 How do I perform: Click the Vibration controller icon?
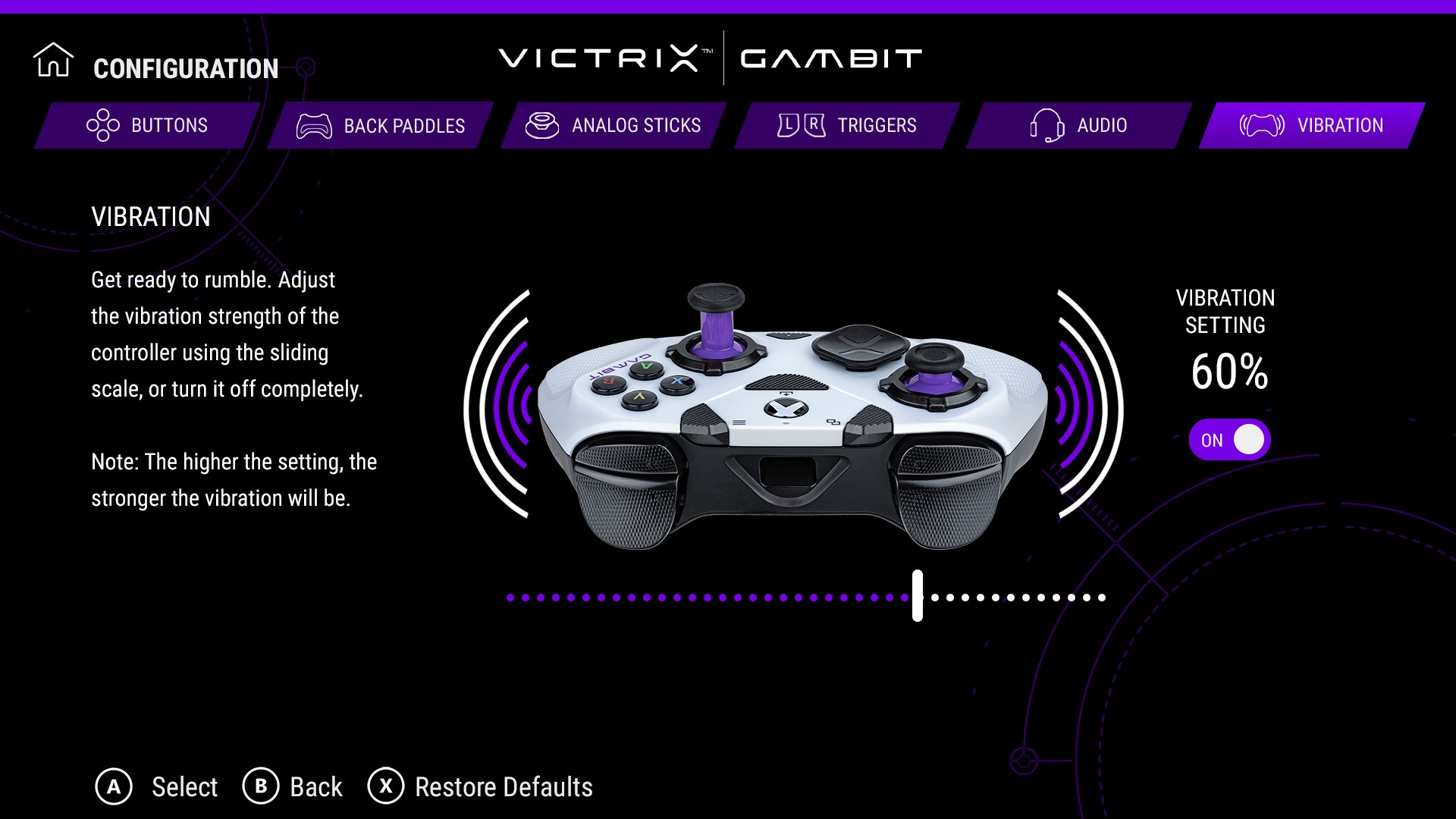click(1260, 125)
